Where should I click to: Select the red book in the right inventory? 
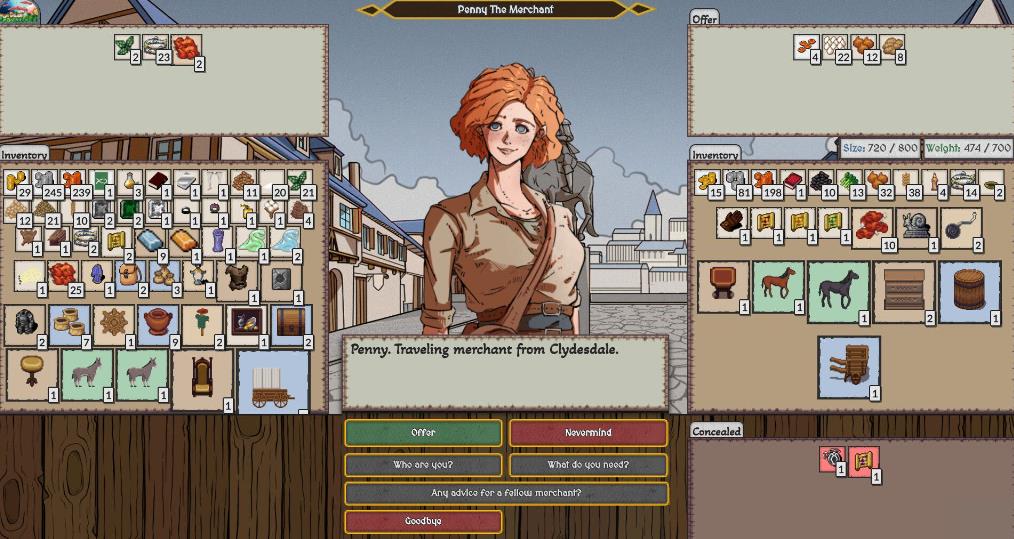click(792, 182)
